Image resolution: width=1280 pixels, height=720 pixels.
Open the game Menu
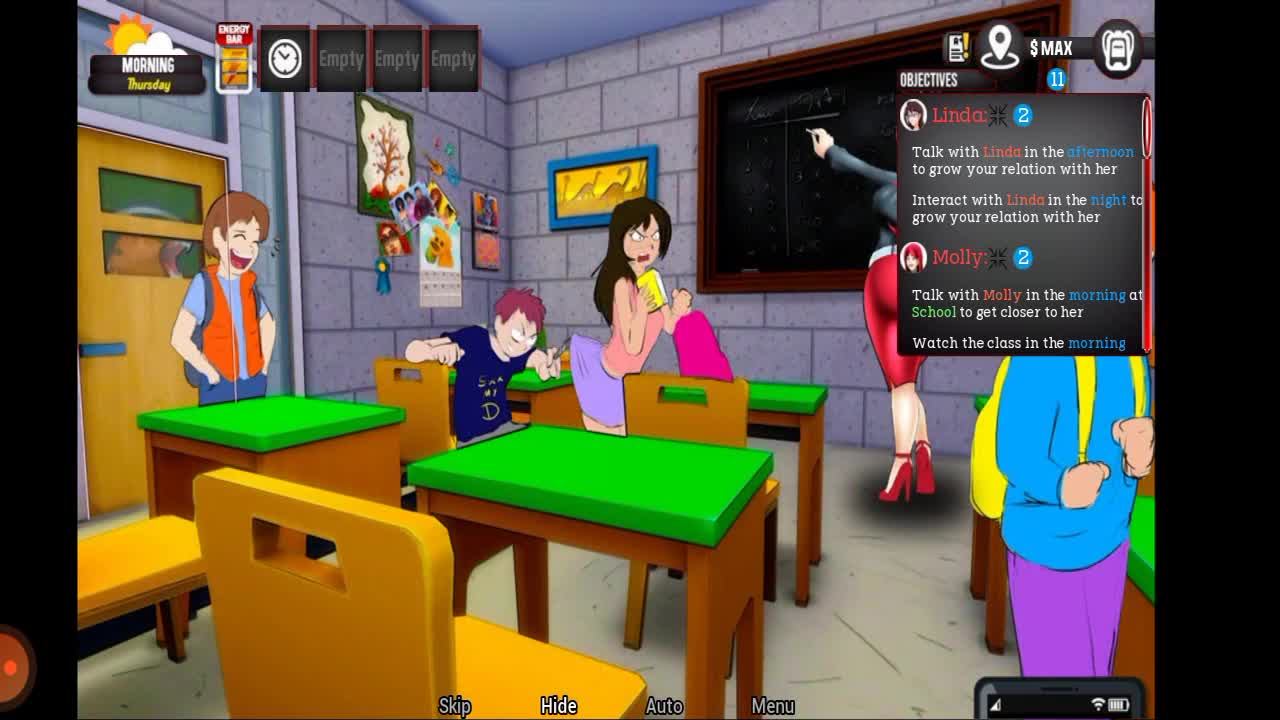(773, 706)
